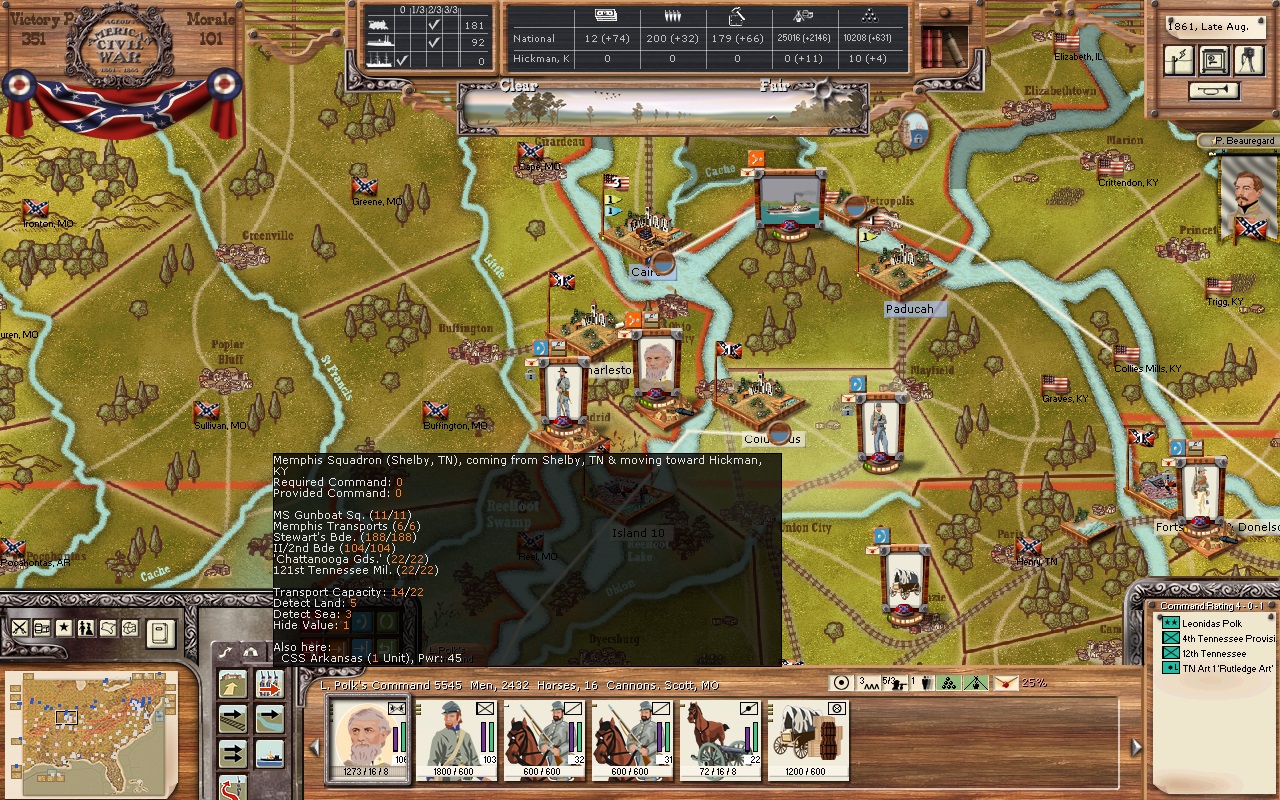Select the river movement posture icon
Image resolution: width=1280 pixels, height=800 pixels.
coord(268,719)
